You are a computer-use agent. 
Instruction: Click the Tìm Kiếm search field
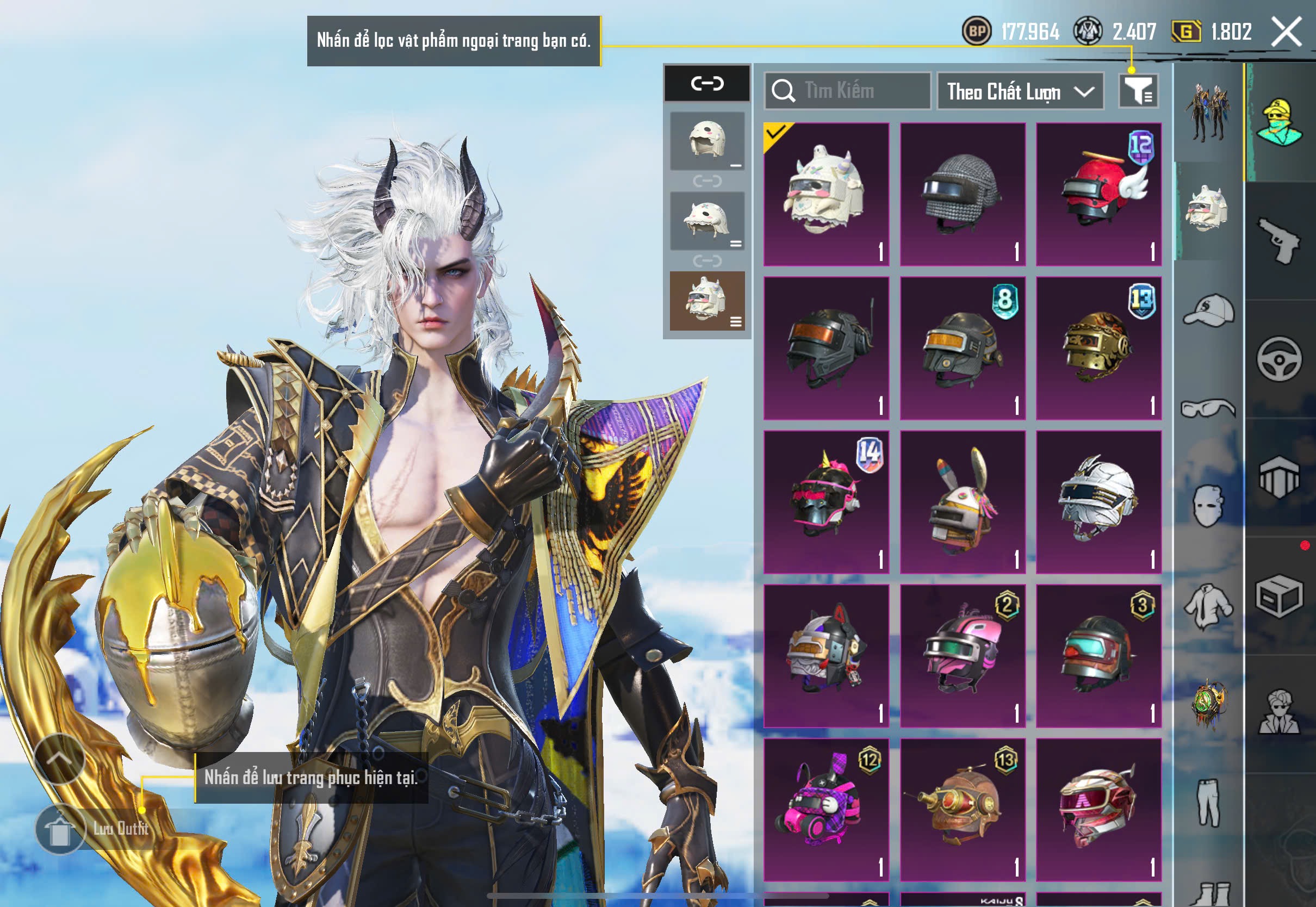847,91
